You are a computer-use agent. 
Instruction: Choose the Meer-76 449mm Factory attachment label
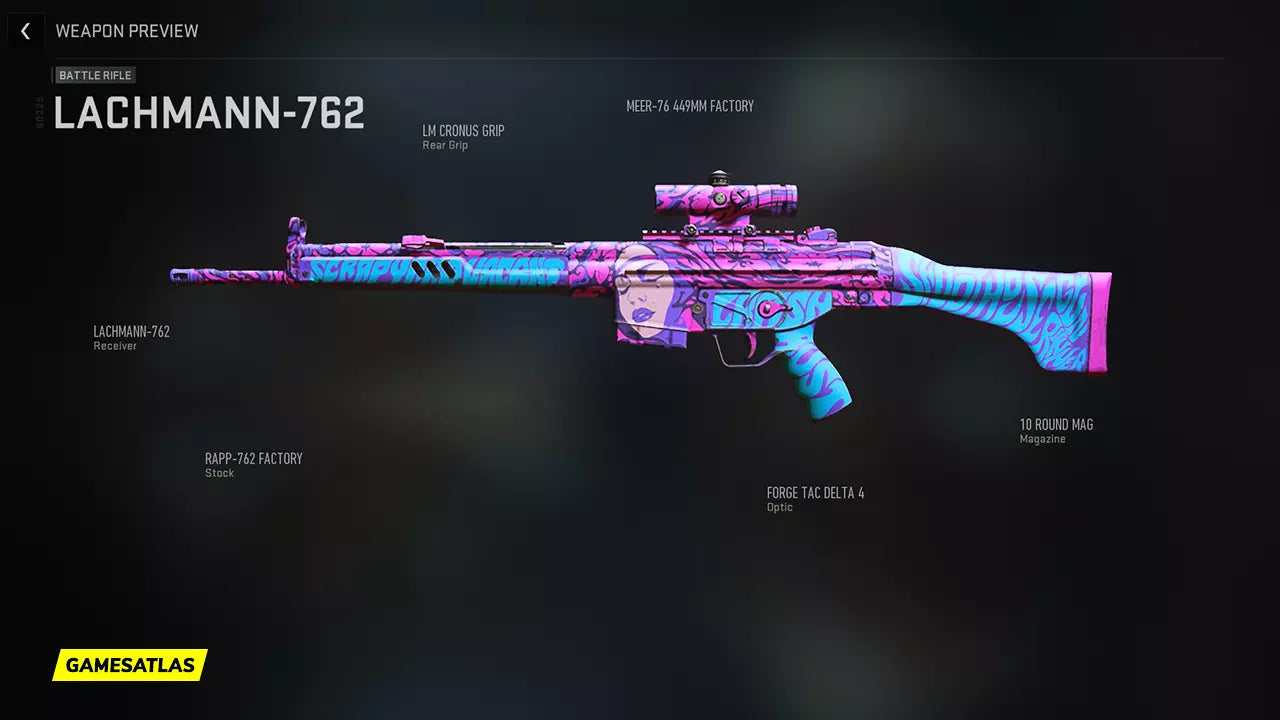[689, 106]
